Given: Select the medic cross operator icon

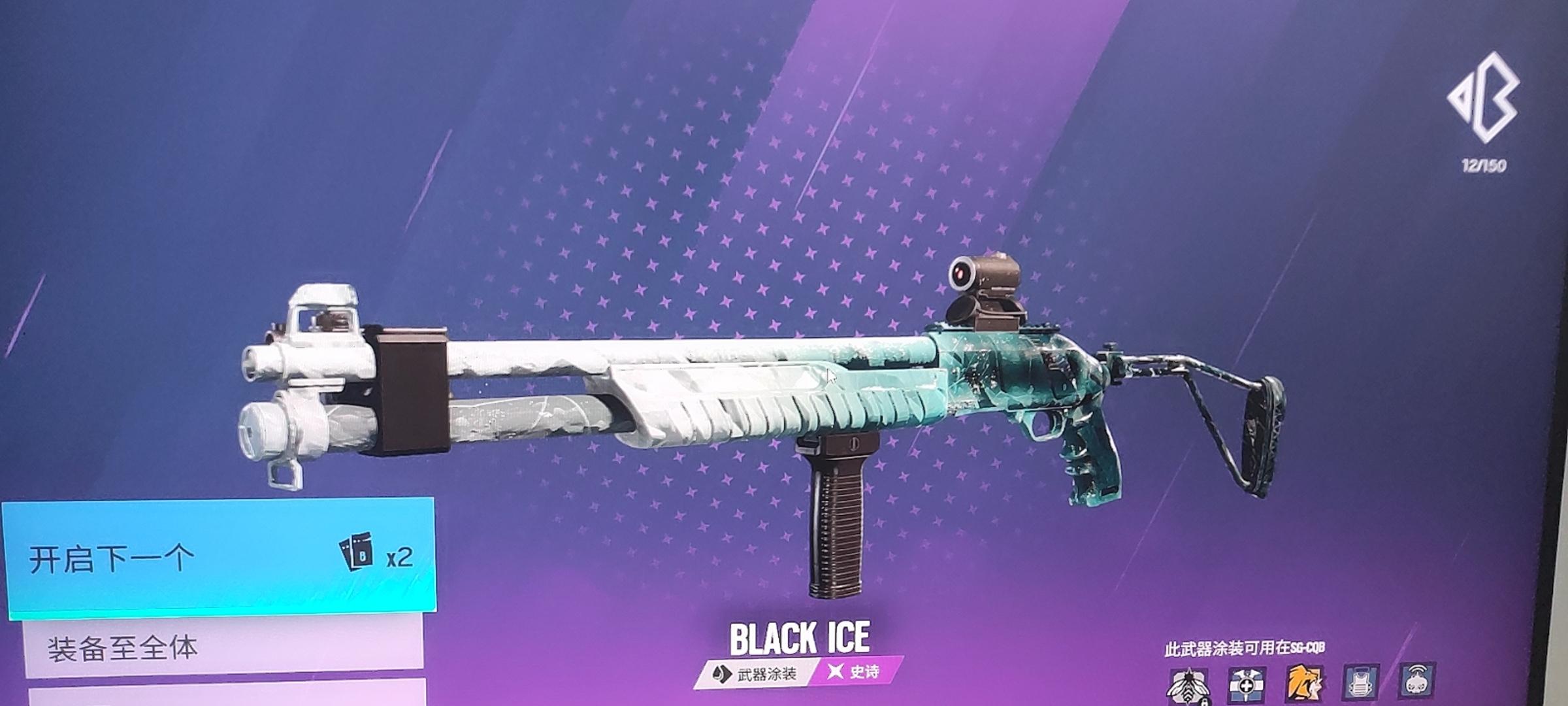Looking at the screenshot, I should pos(1247,684).
